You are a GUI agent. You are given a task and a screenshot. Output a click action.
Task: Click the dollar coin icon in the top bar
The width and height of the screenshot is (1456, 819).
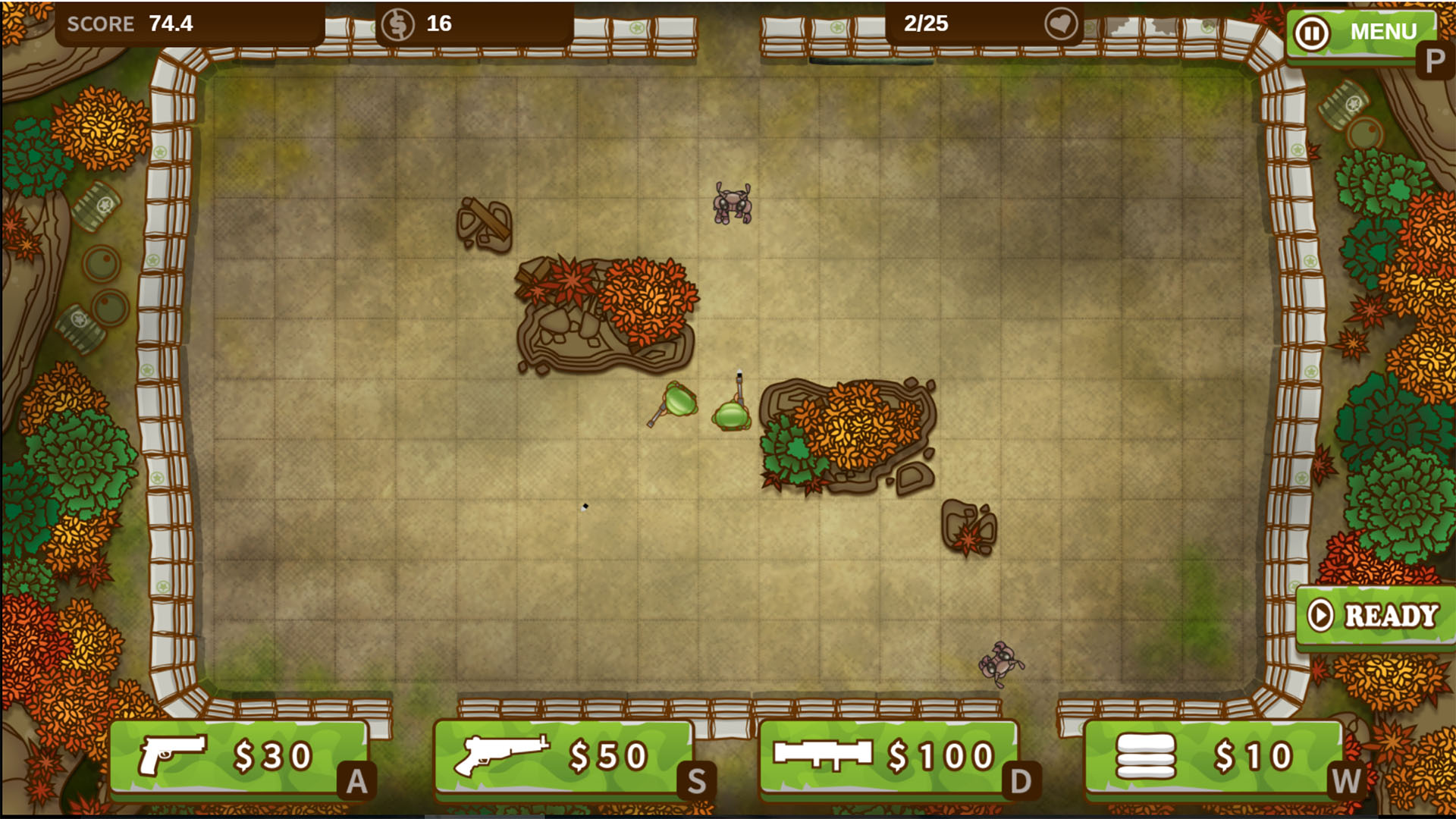[x=400, y=24]
